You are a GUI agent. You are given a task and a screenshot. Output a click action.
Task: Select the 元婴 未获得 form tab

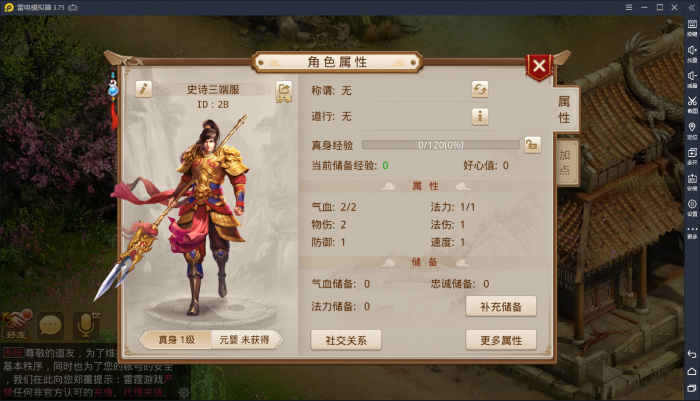coord(245,339)
